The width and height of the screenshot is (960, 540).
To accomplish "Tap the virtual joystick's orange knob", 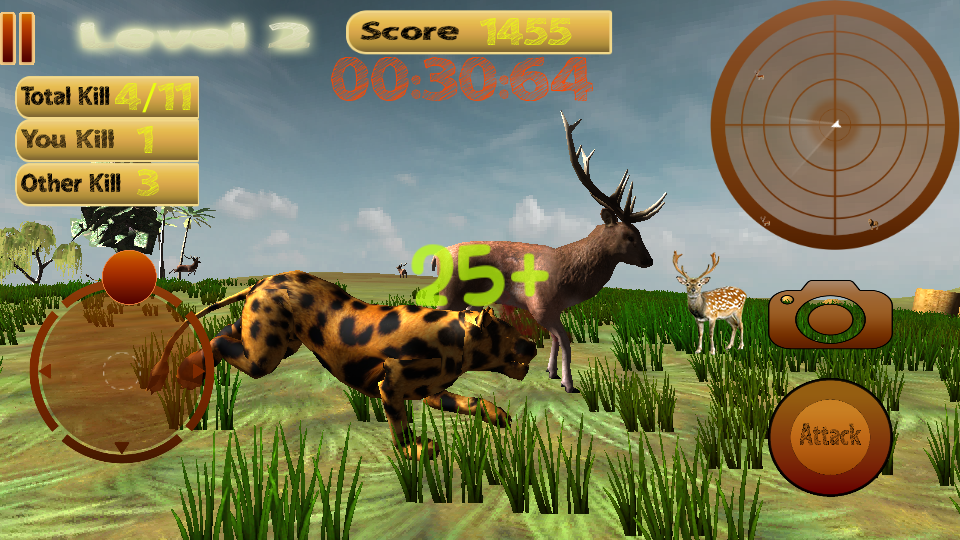I will click(129, 277).
